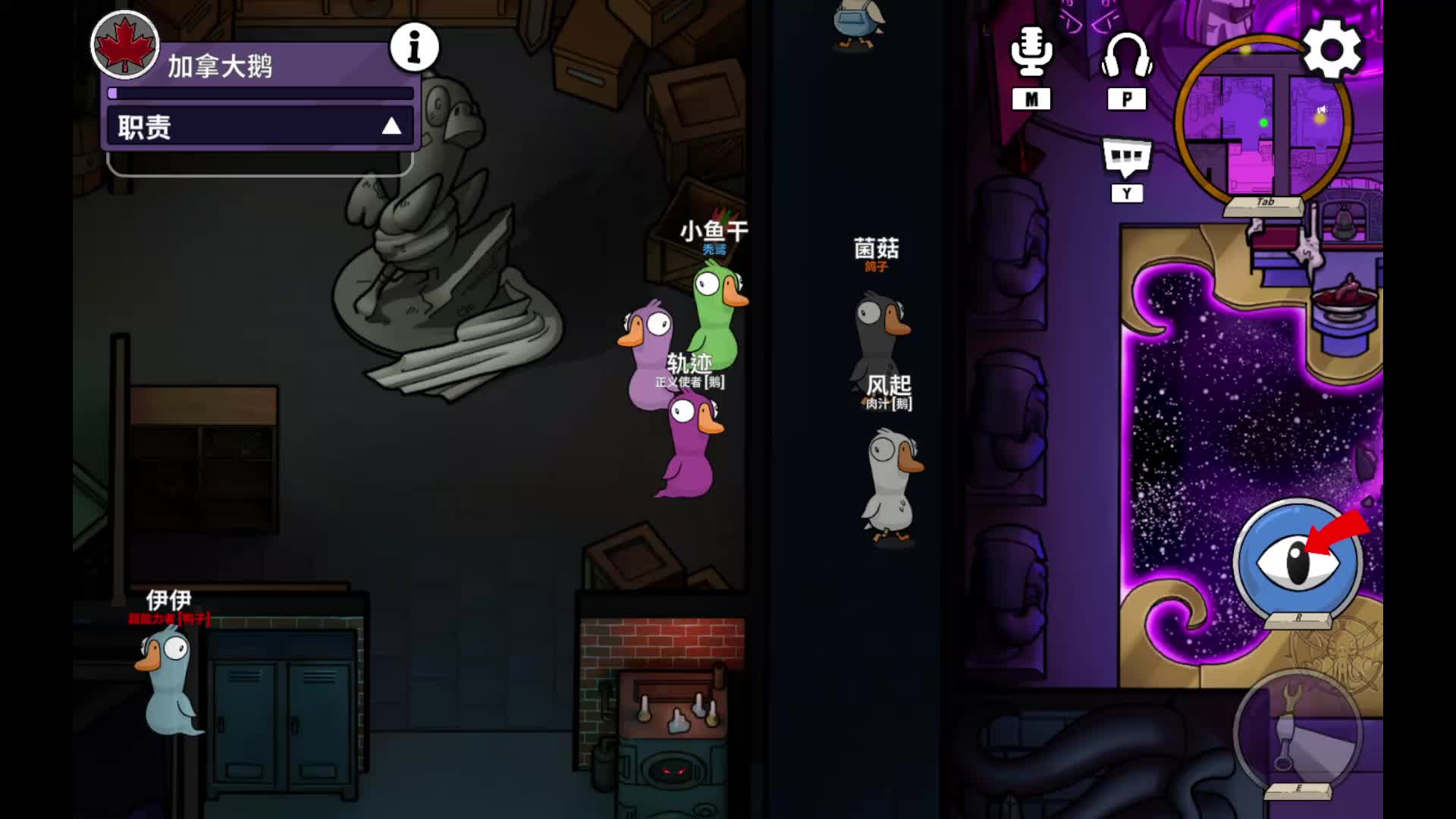Open the text chat bubble
The image size is (1456, 819).
(x=1127, y=158)
